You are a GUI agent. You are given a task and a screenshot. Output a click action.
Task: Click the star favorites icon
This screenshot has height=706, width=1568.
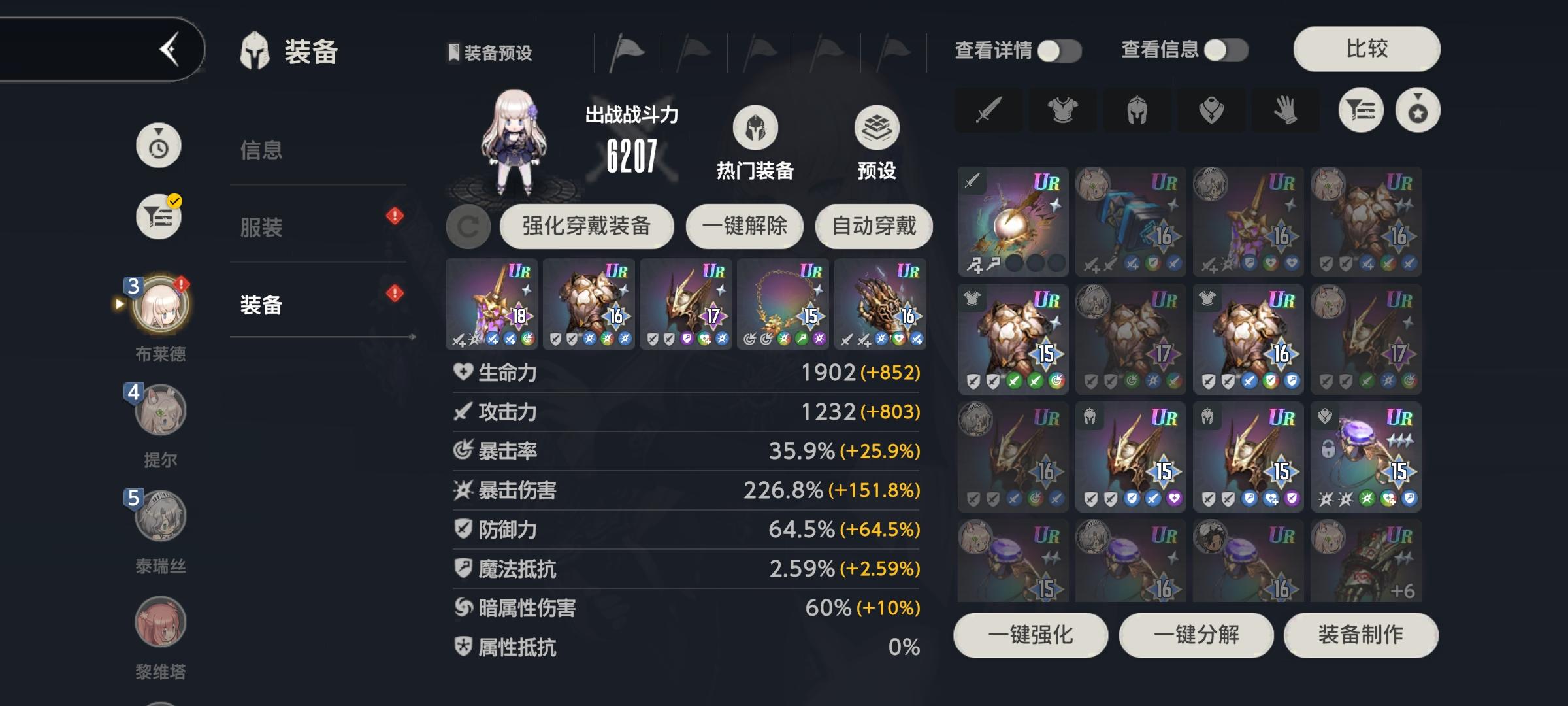point(1416,110)
